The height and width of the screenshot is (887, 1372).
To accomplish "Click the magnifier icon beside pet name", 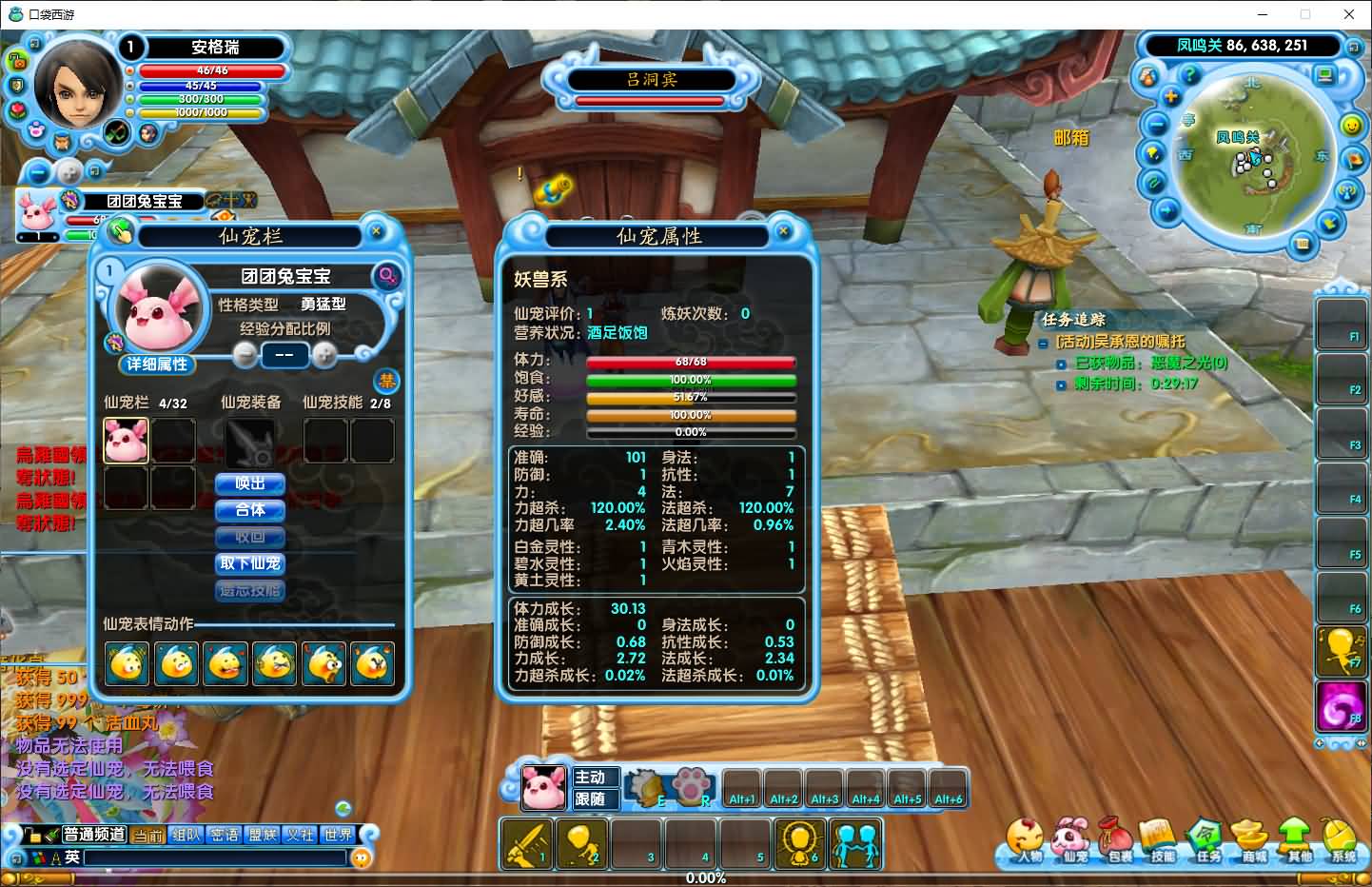I will 387,276.
